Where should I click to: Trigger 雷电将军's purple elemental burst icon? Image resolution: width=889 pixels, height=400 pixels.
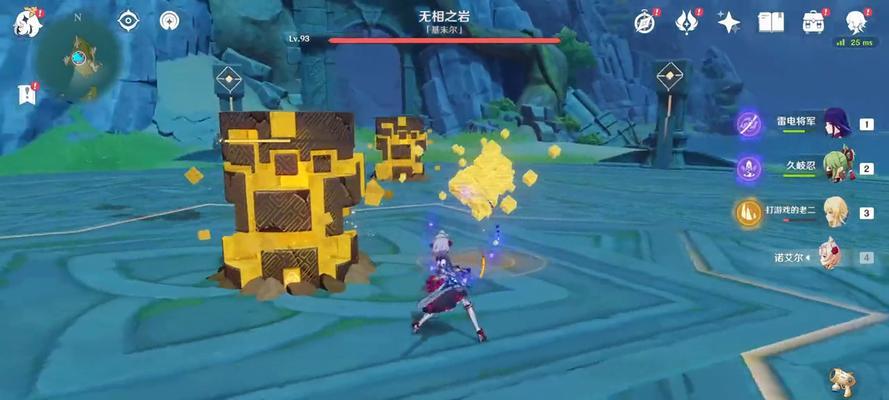pyautogui.click(x=748, y=124)
